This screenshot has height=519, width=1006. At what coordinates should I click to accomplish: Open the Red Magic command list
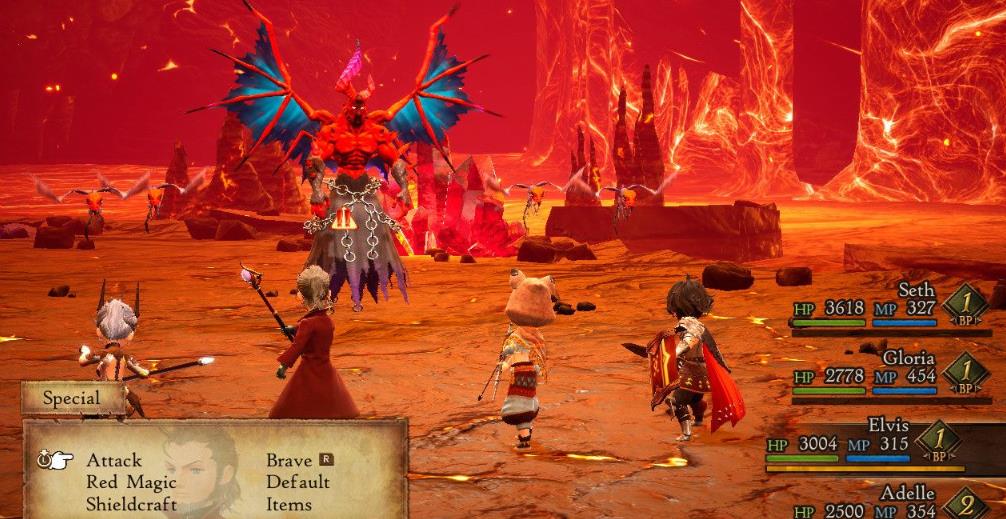[x=131, y=483]
